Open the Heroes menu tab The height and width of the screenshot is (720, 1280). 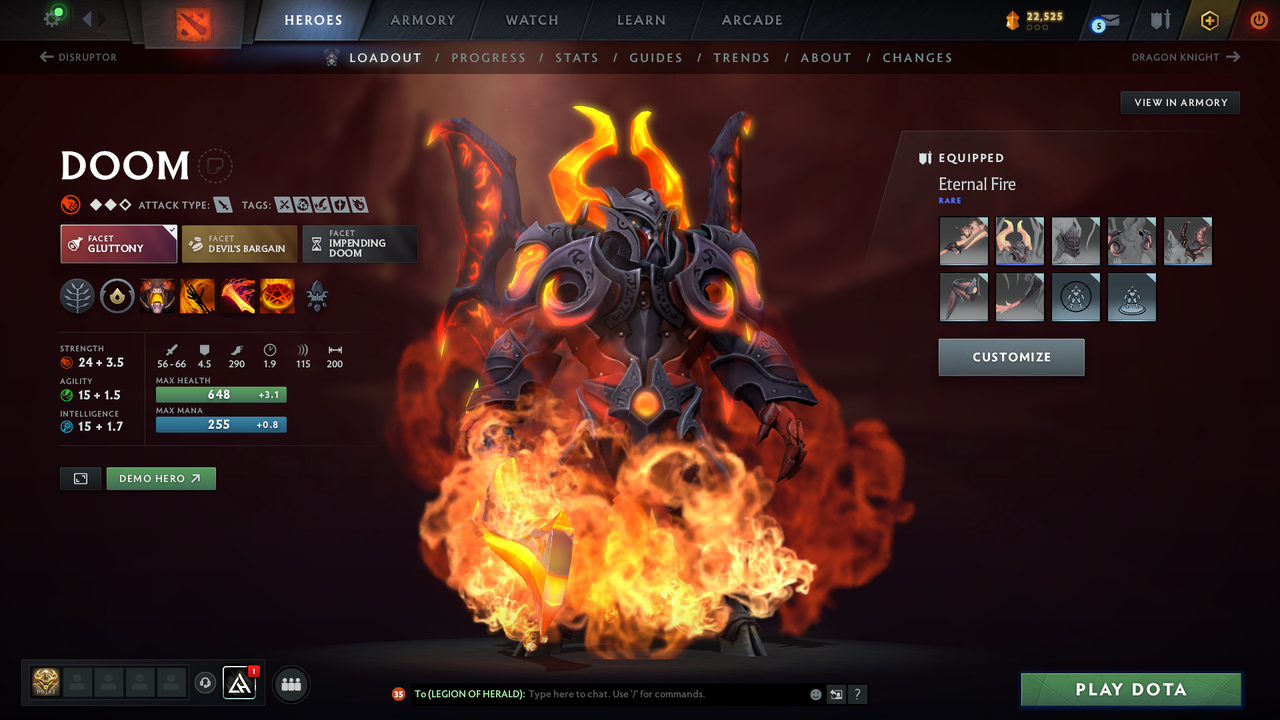click(x=313, y=20)
